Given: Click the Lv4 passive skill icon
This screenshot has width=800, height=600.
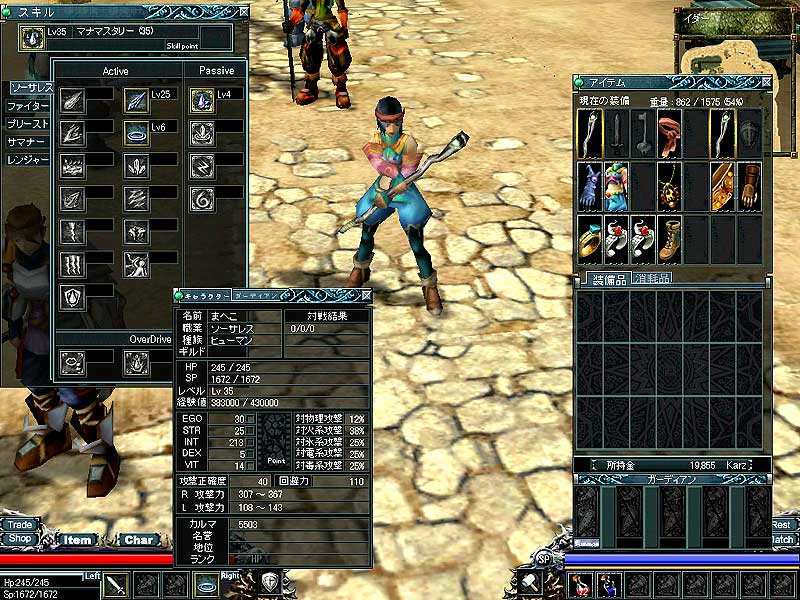Looking at the screenshot, I should pyautogui.click(x=202, y=100).
